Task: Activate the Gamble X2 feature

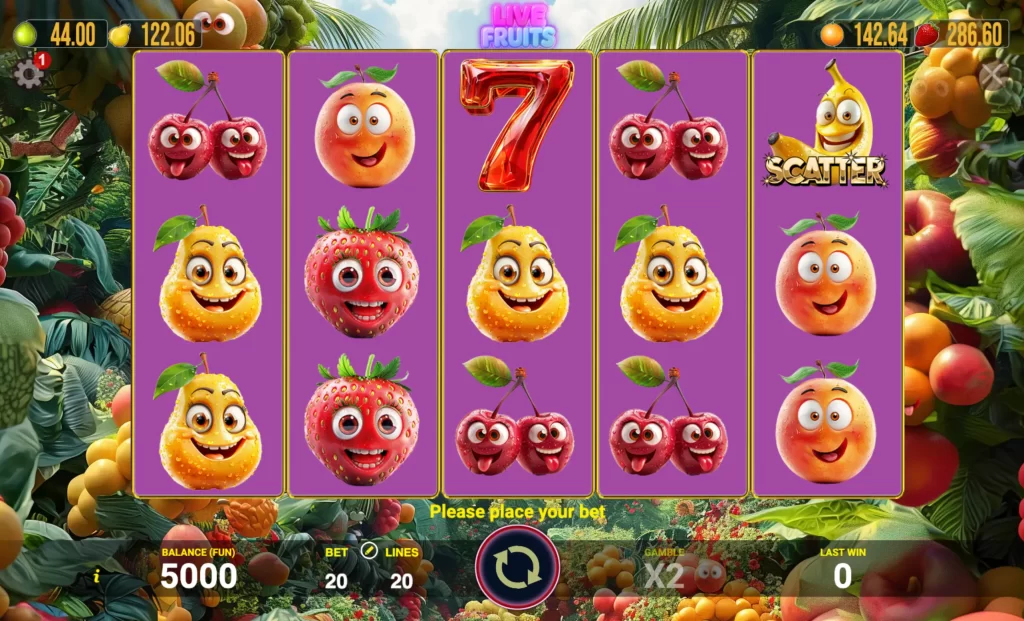Action: click(664, 573)
